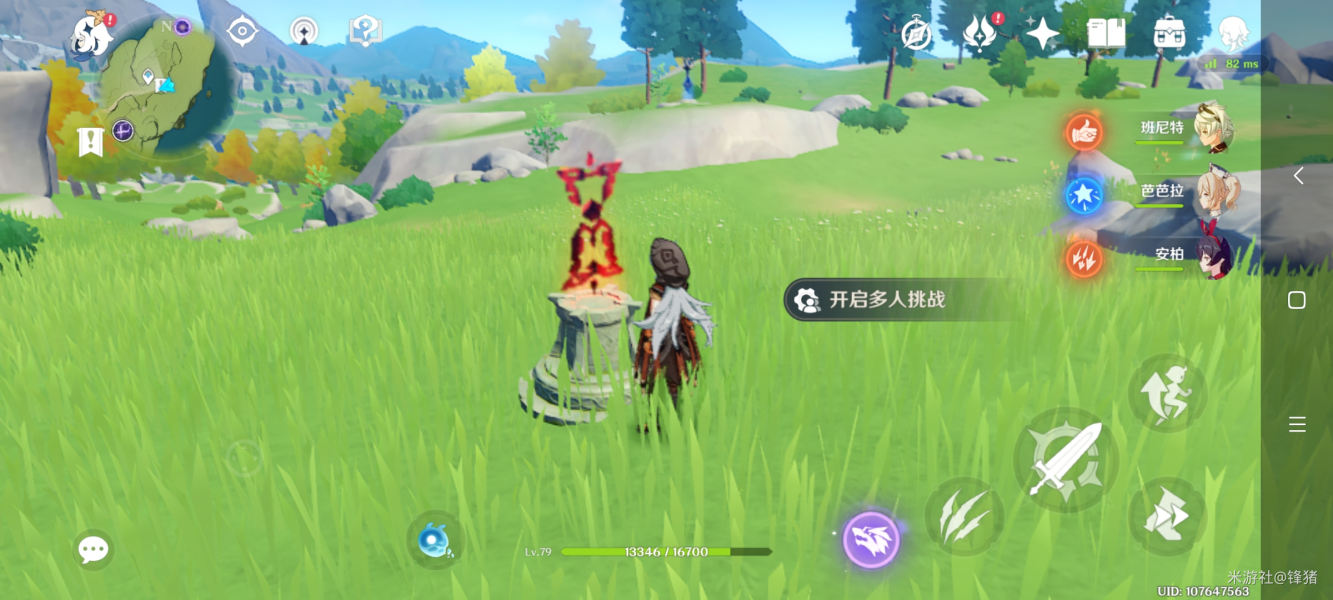Open the adventurer handbook book icon

1106,34
